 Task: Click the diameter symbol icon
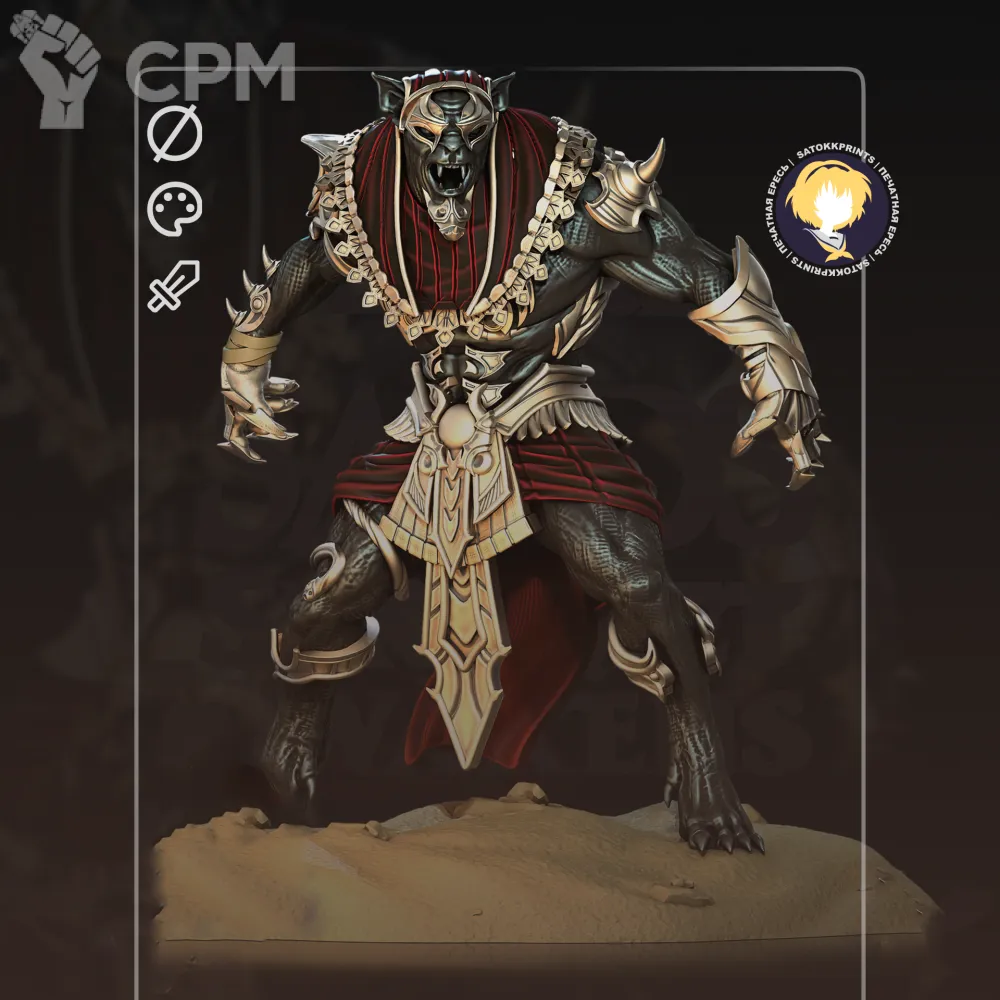click(175, 135)
